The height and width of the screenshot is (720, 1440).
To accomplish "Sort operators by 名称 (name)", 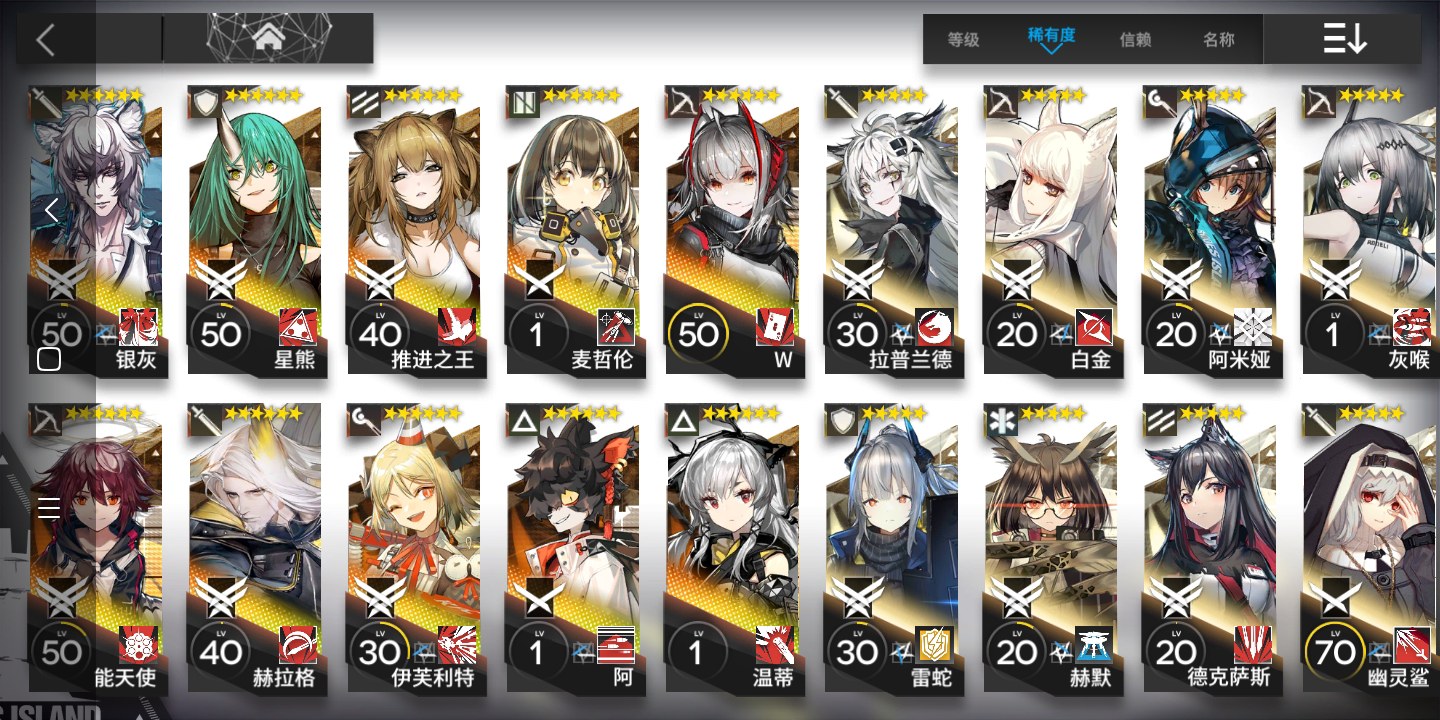I will point(1218,40).
